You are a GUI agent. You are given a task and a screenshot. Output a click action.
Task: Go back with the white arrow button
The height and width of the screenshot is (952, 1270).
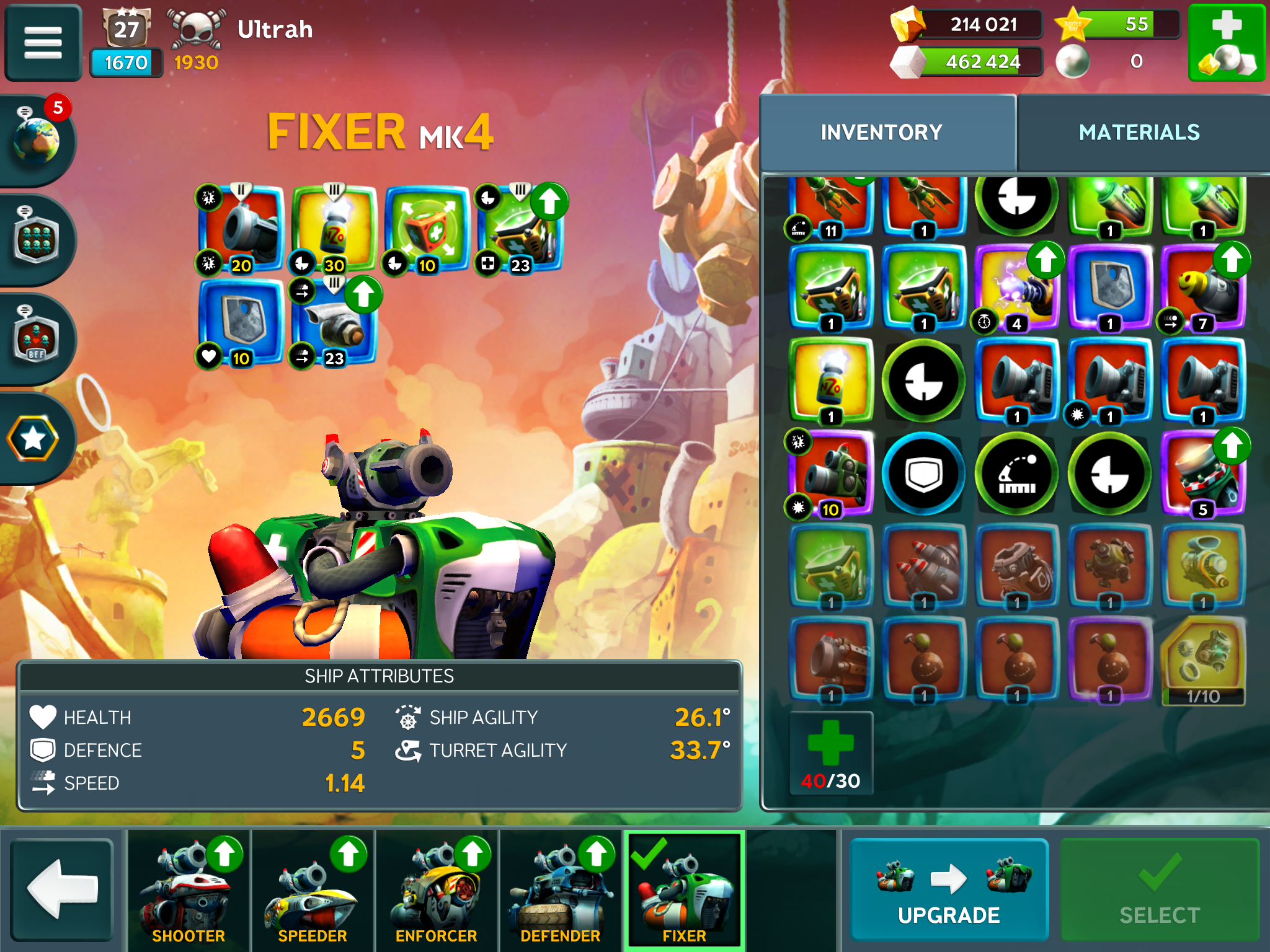63,888
